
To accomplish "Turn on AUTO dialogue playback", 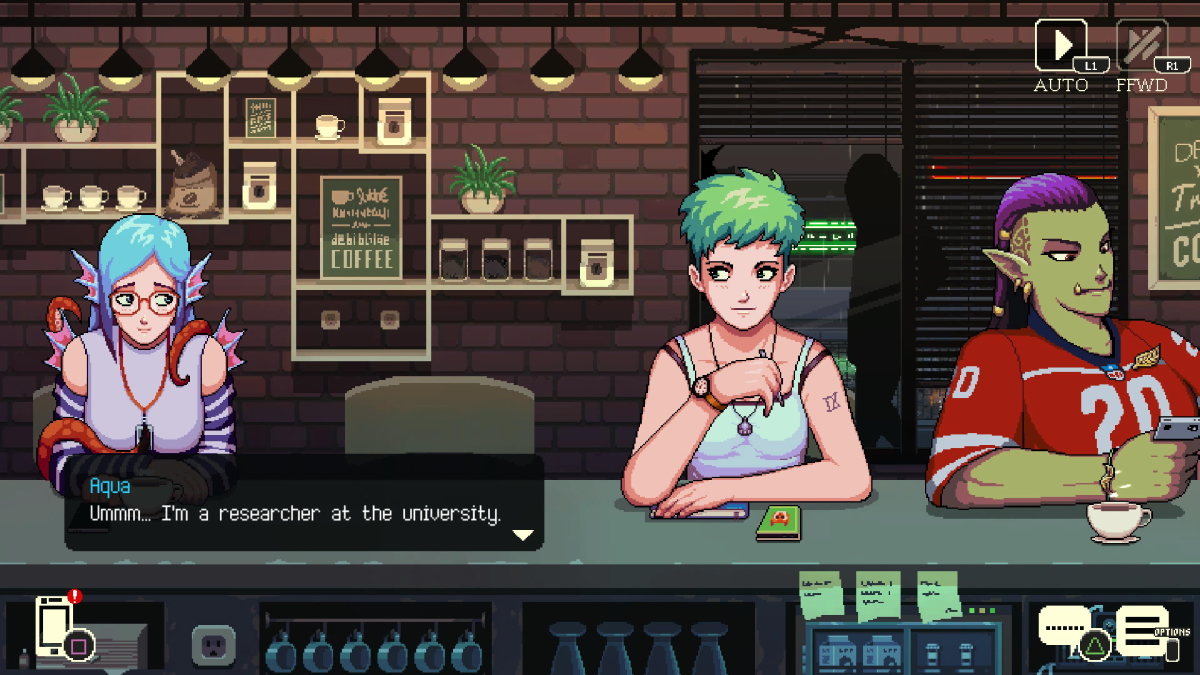I will (1060, 47).
